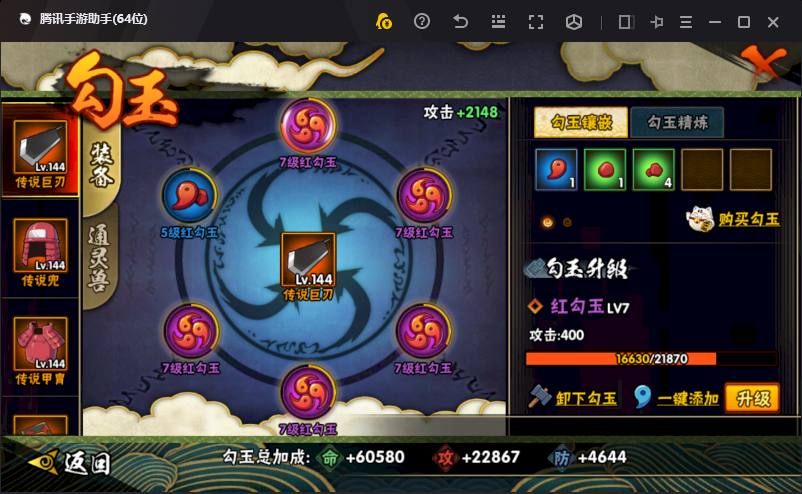Click 卸下勾玉 to remove magatama

[574, 398]
